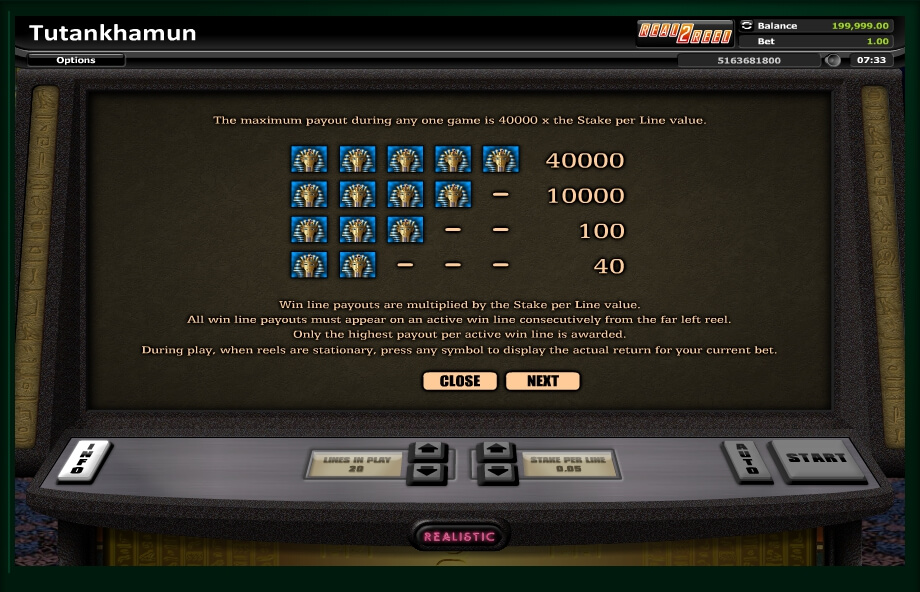
Task: Click the INFO button on the console
Action: point(83,461)
